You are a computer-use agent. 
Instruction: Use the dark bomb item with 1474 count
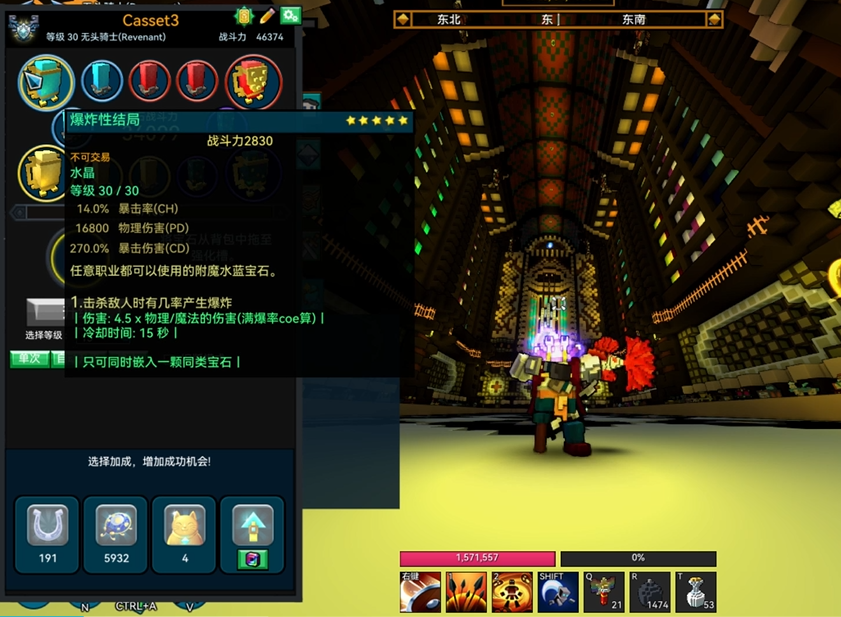click(x=650, y=592)
